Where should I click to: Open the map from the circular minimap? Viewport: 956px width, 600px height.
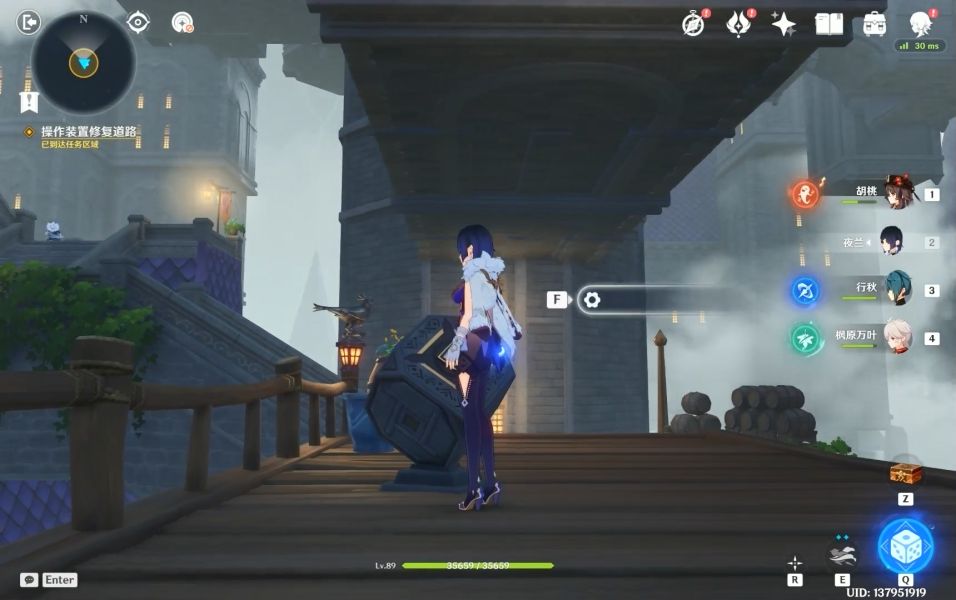tap(83, 62)
